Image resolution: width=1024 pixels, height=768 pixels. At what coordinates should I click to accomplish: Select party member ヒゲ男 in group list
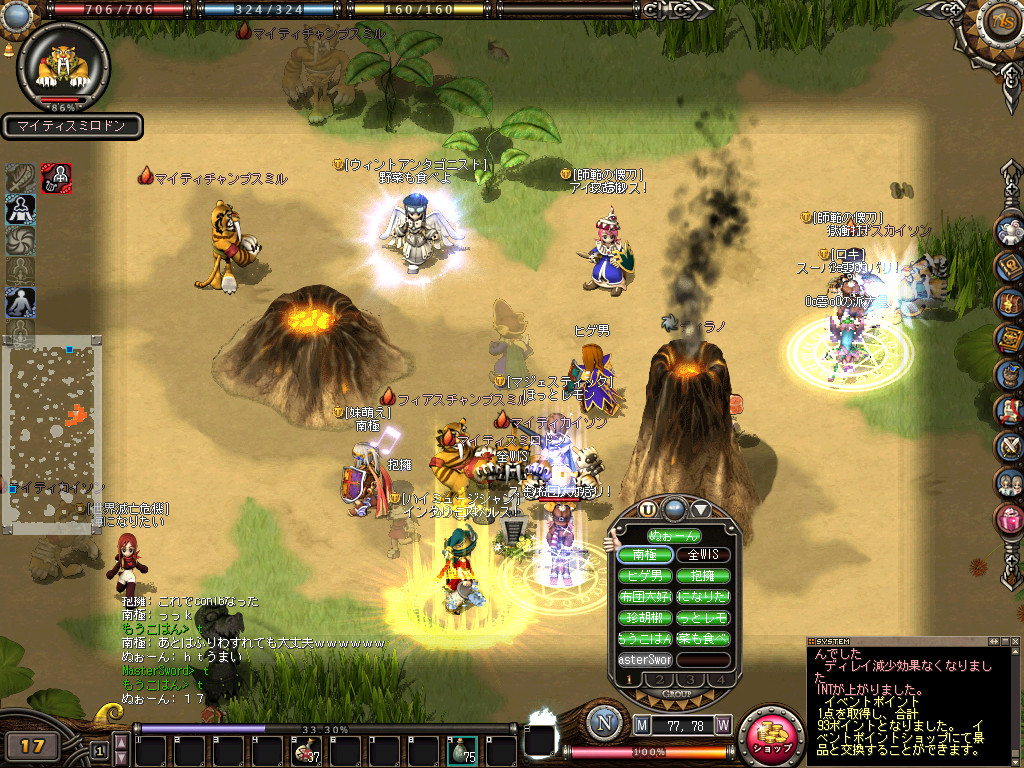(645, 575)
